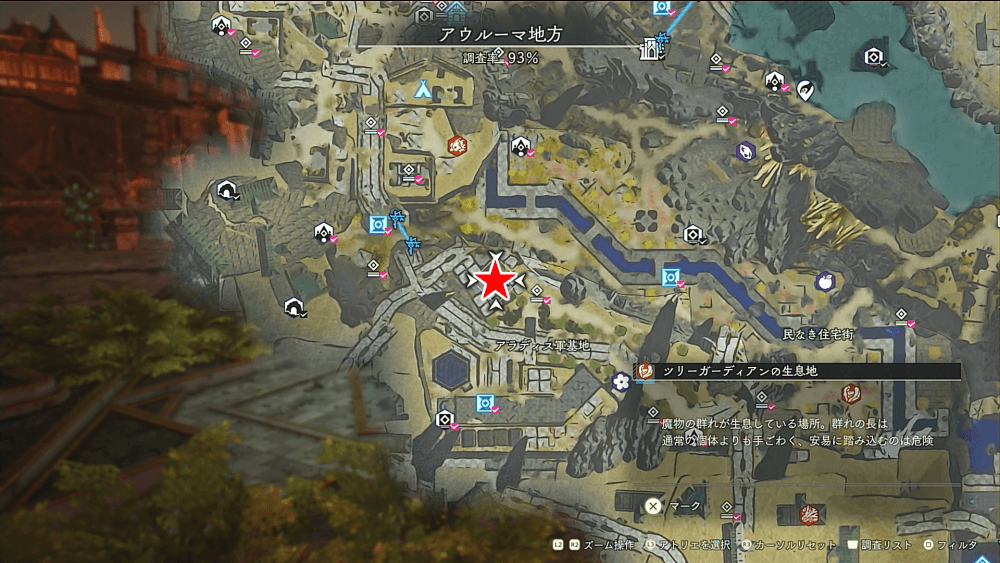The image size is (1000, 563).
Task: Select the white eye pin marker
Action: (806, 91)
